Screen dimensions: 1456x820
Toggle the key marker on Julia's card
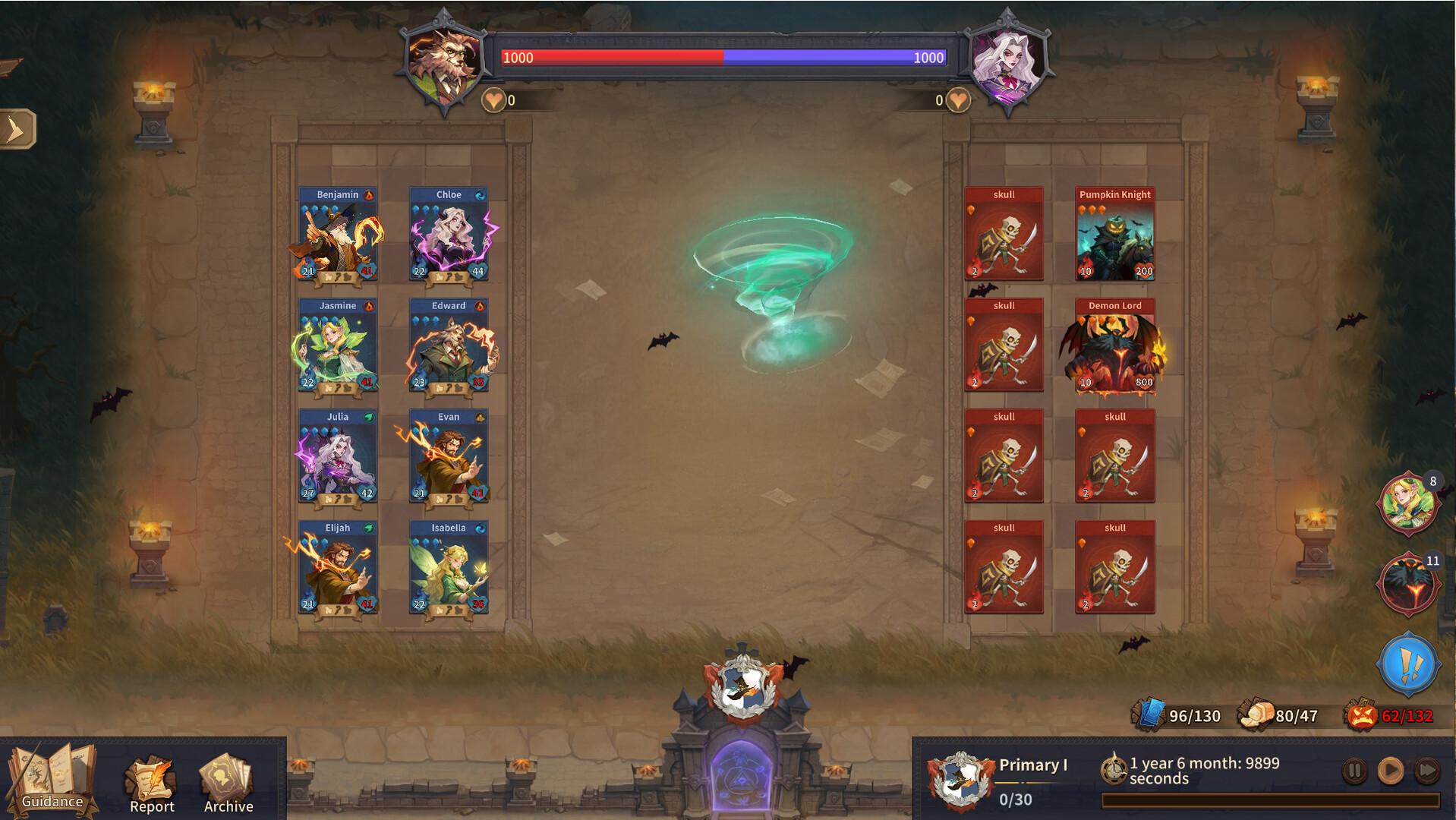[337, 499]
